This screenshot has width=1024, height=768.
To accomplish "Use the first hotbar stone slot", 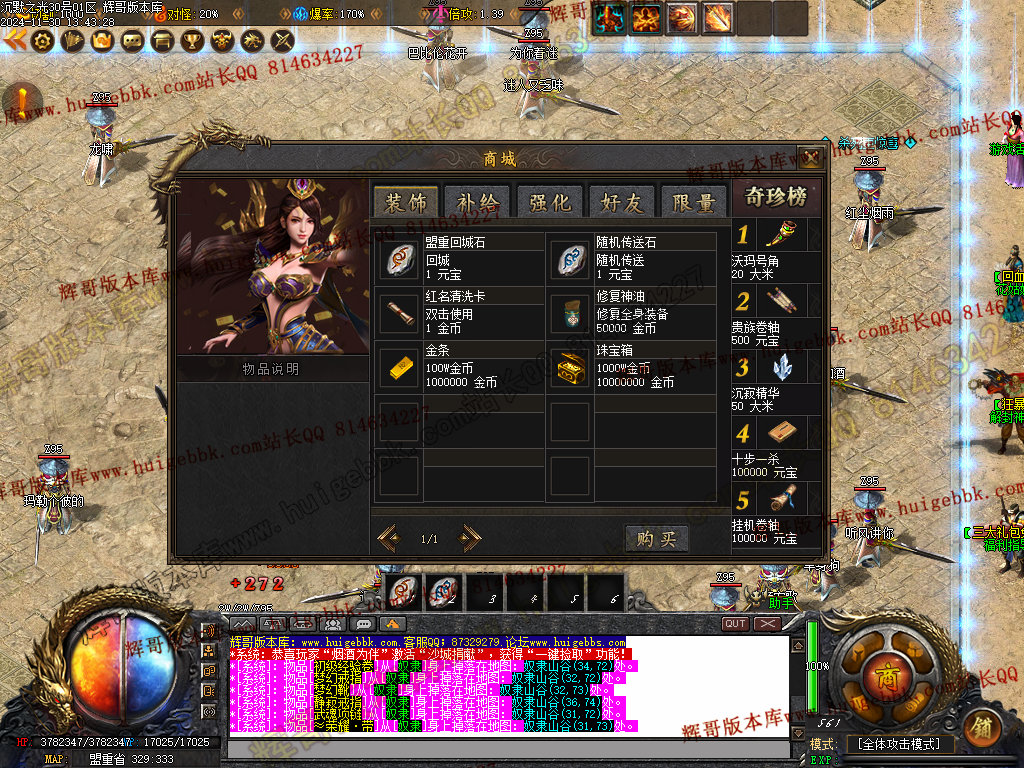I will click(405, 592).
